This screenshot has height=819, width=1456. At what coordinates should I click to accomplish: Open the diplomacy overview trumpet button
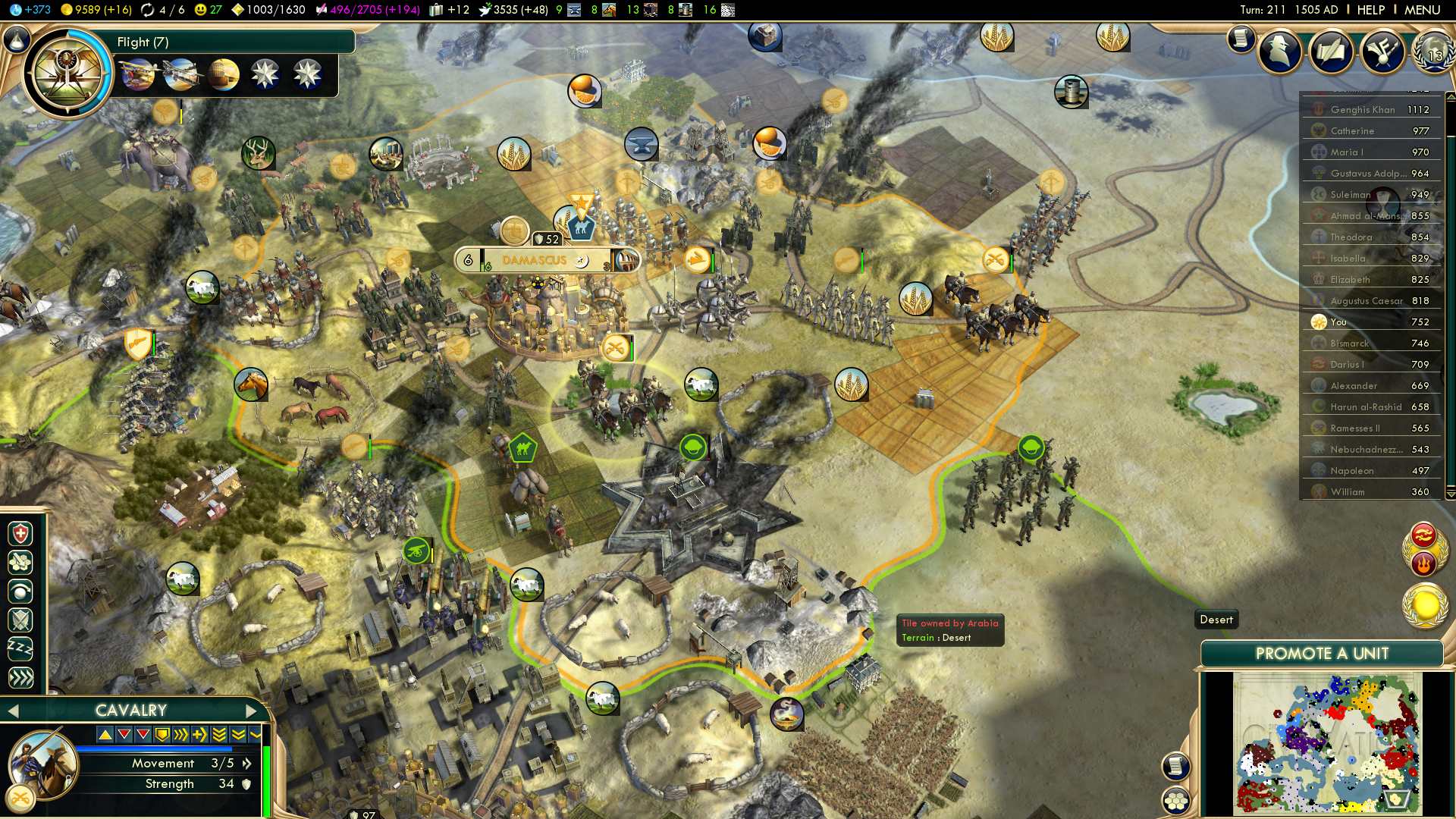coord(1382,52)
